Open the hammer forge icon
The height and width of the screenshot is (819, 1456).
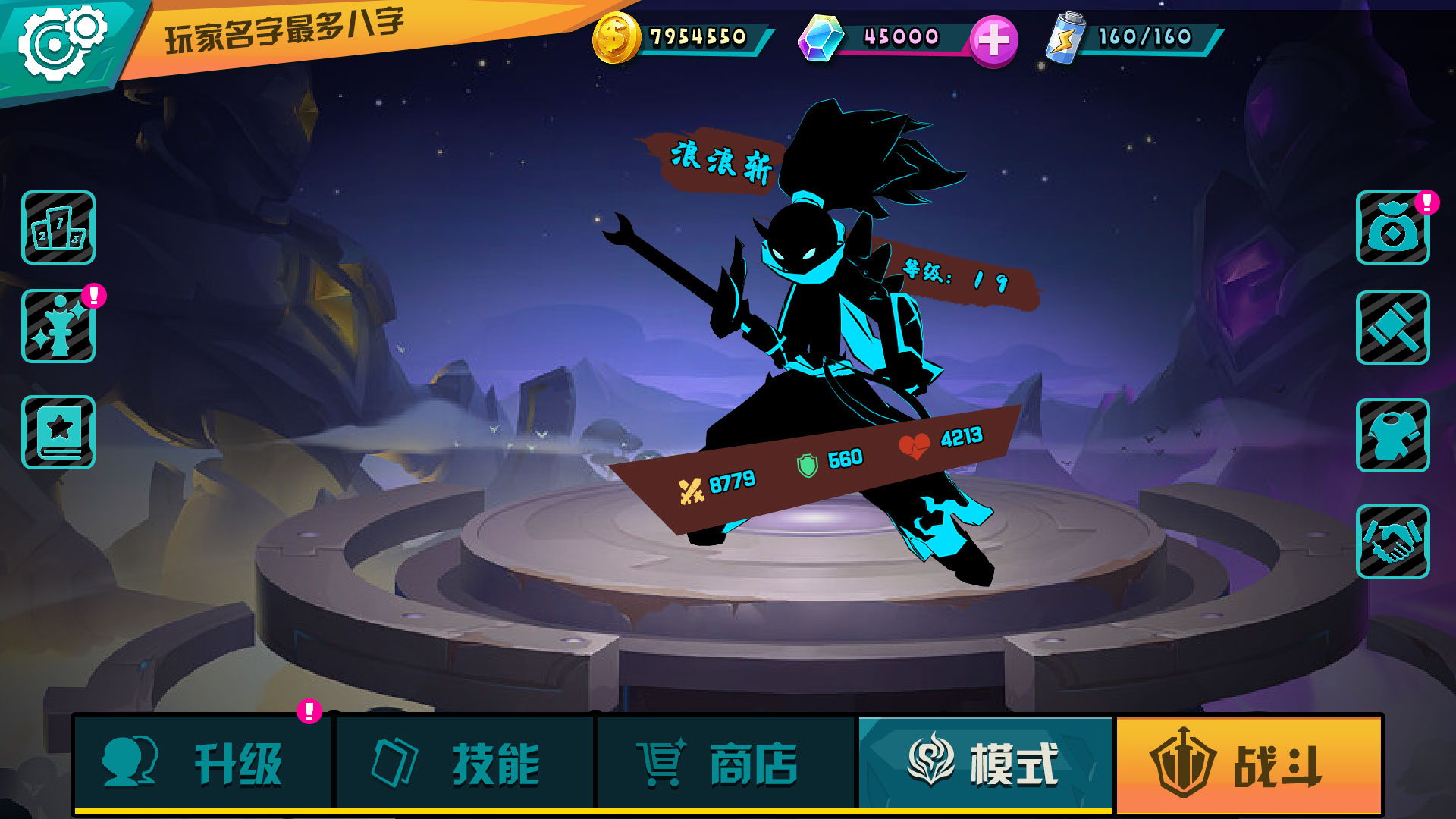coord(1392,328)
